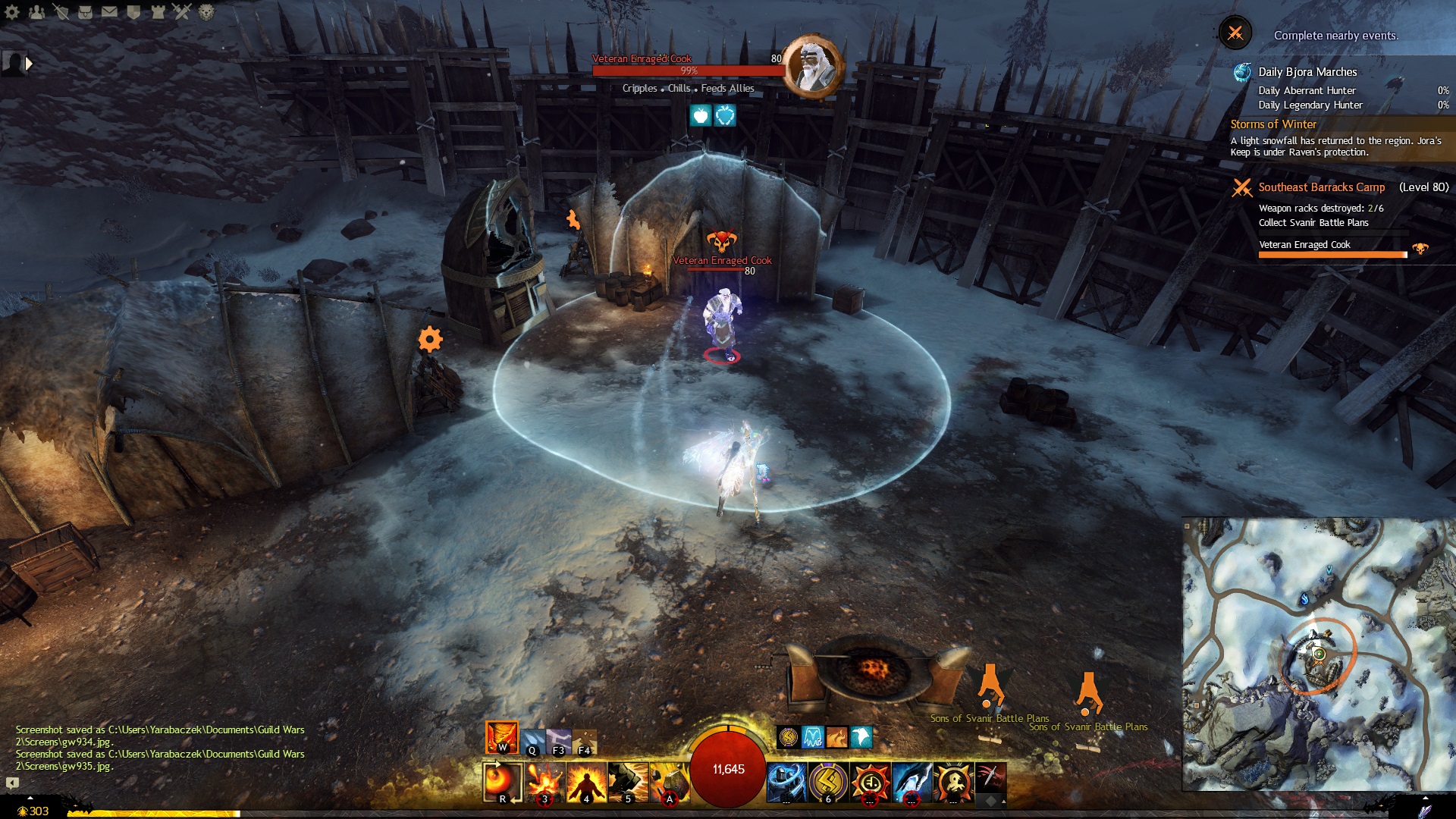The height and width of the screenshot is (819, 1456).
Task: Open the contacts and LFG panel
Action: click(x=37, y=11)
